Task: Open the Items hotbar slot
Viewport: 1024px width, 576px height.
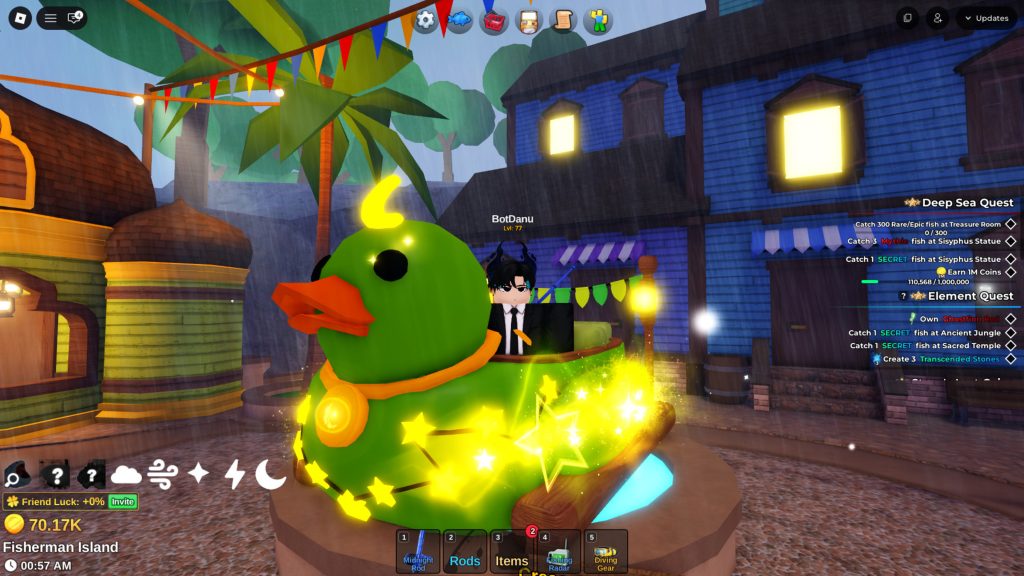Action: point(512,551)
